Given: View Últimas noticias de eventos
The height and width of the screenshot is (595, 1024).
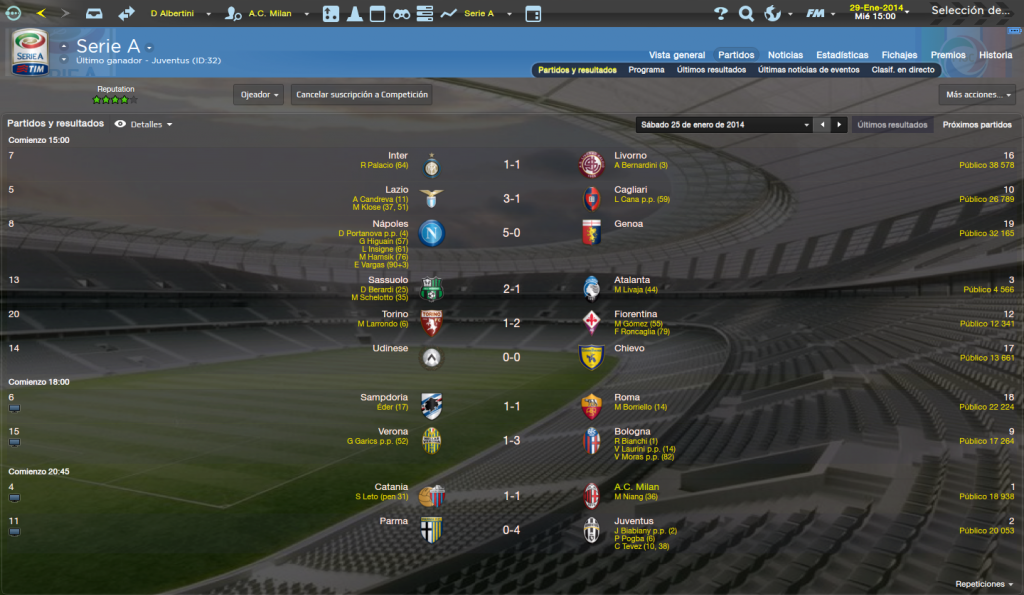Looking at the screenshot, I should tap(808, 71).
